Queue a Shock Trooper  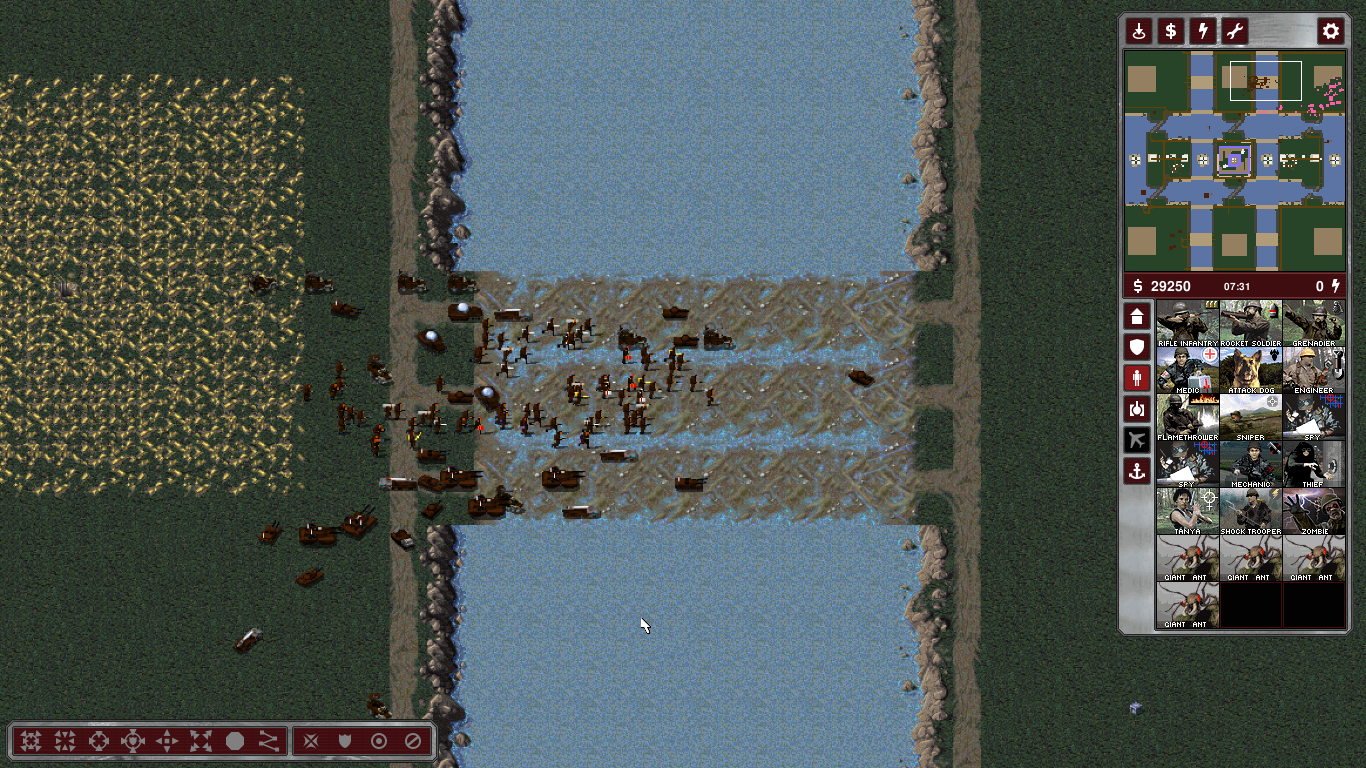pyautogui.click(x=1250, y=511)
